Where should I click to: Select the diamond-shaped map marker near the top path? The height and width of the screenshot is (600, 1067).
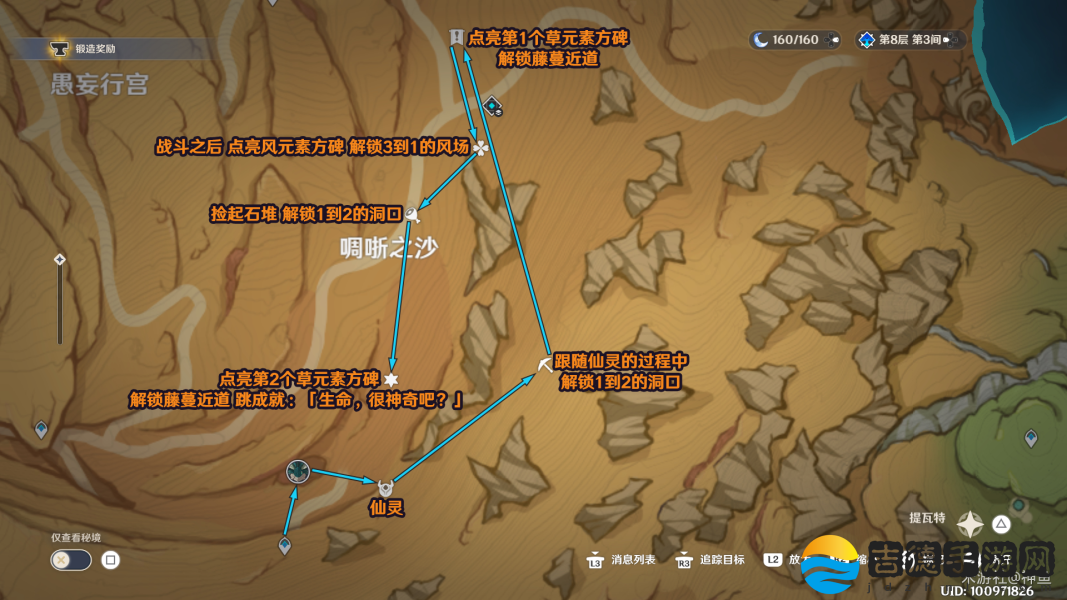[492, 105]
